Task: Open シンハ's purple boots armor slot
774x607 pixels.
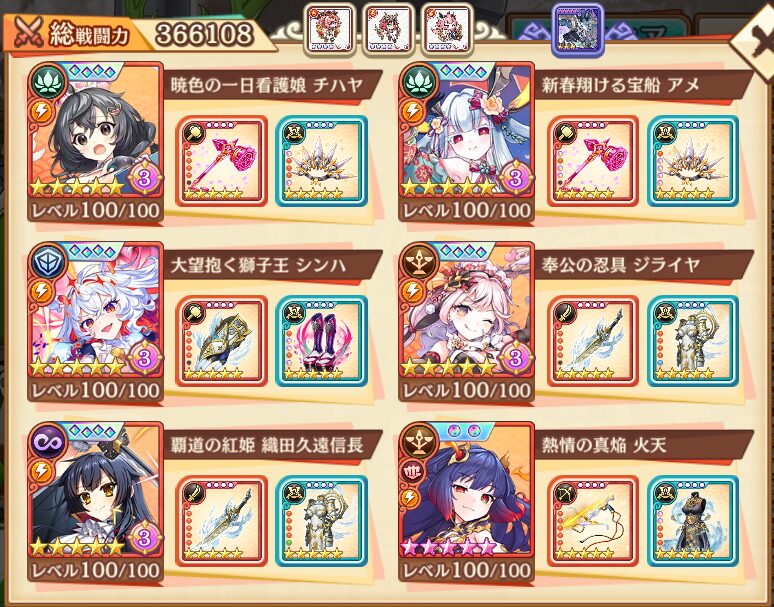Action: (x=320, y=341)
